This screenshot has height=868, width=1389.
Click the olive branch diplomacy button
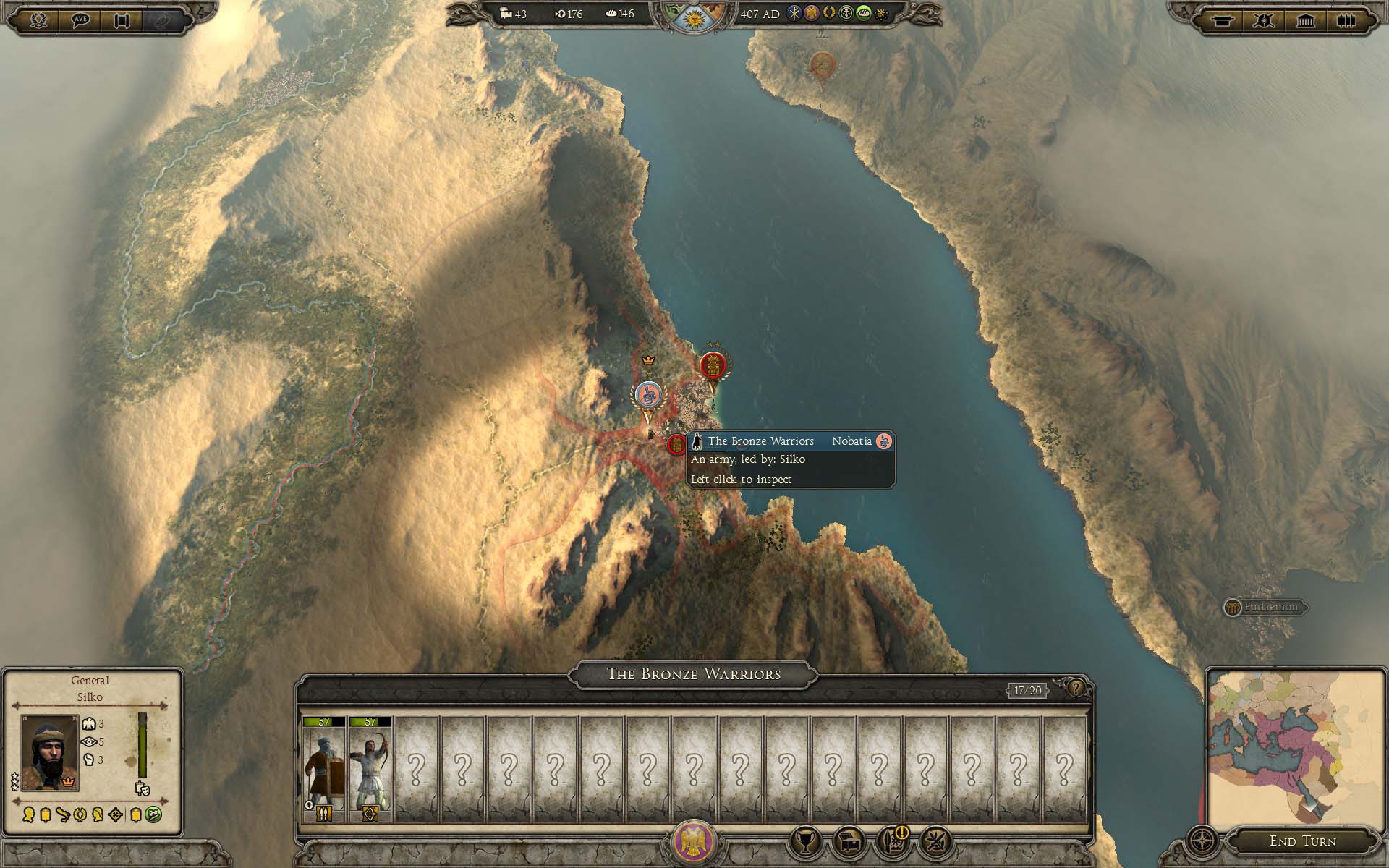tap(935, 841)
